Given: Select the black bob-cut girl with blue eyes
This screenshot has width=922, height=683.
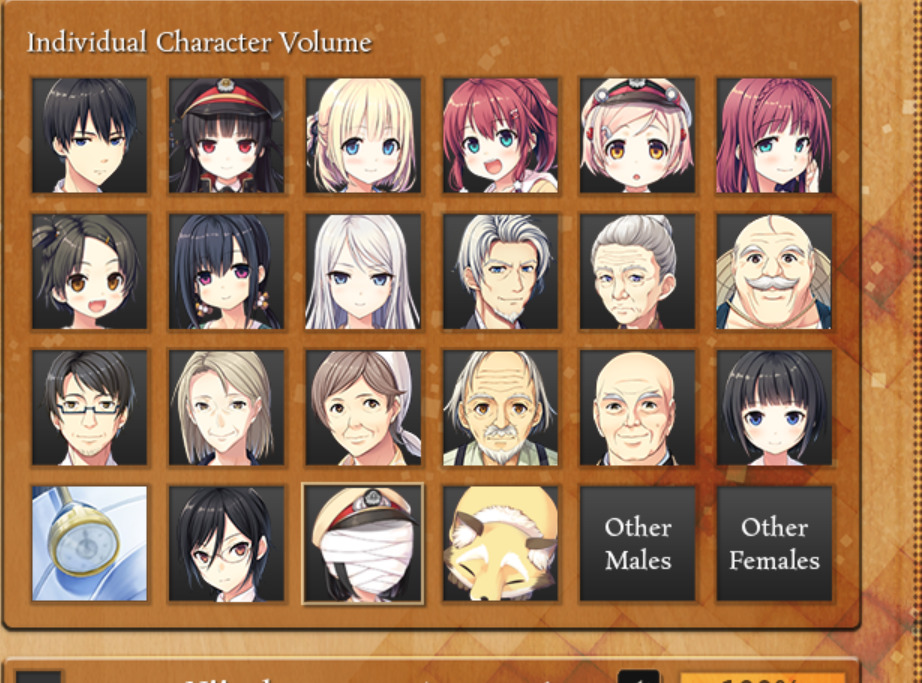Looking at the screenshot, I should point(774,407).
